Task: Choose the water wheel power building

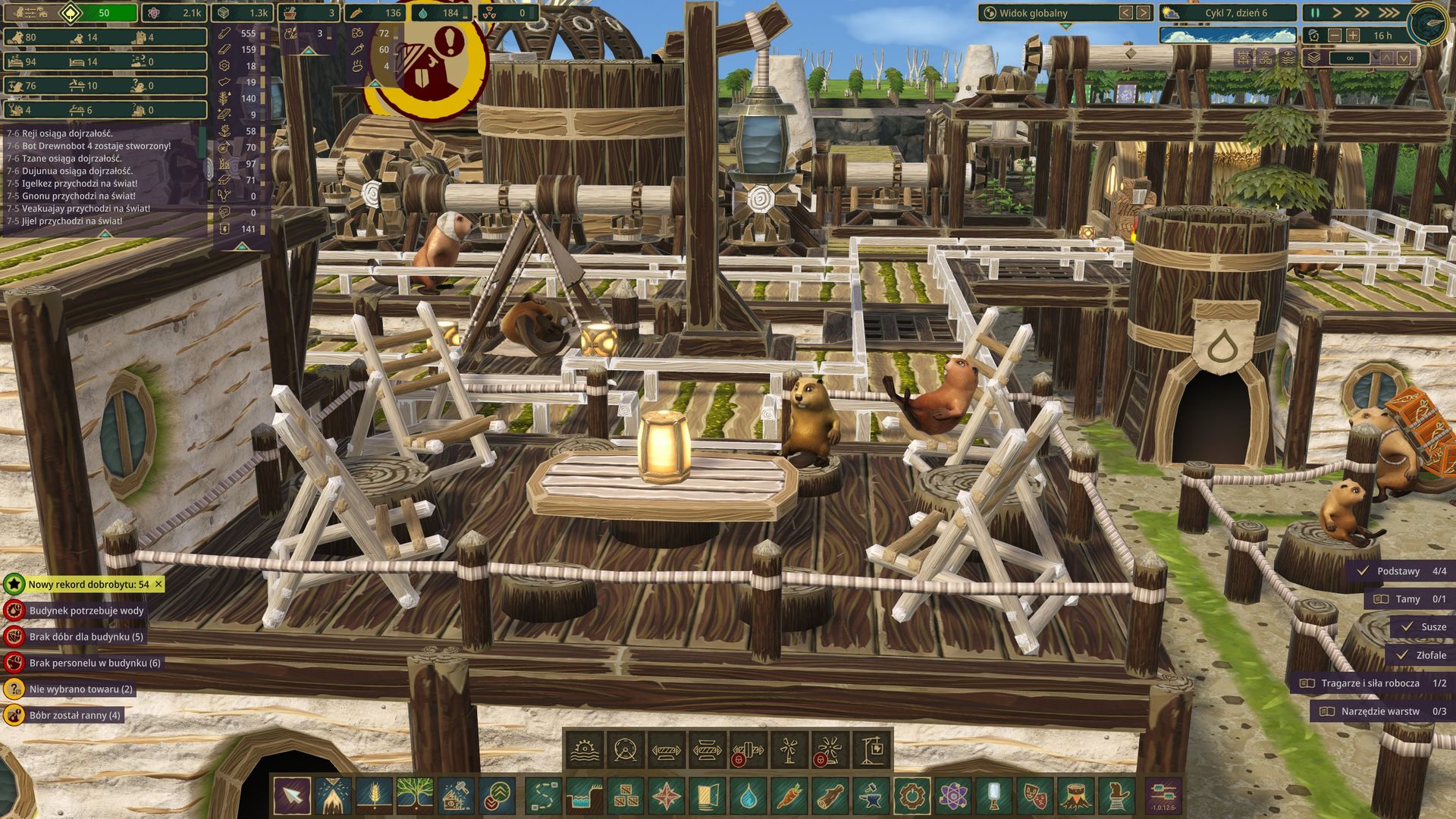Action: point(584,751)
